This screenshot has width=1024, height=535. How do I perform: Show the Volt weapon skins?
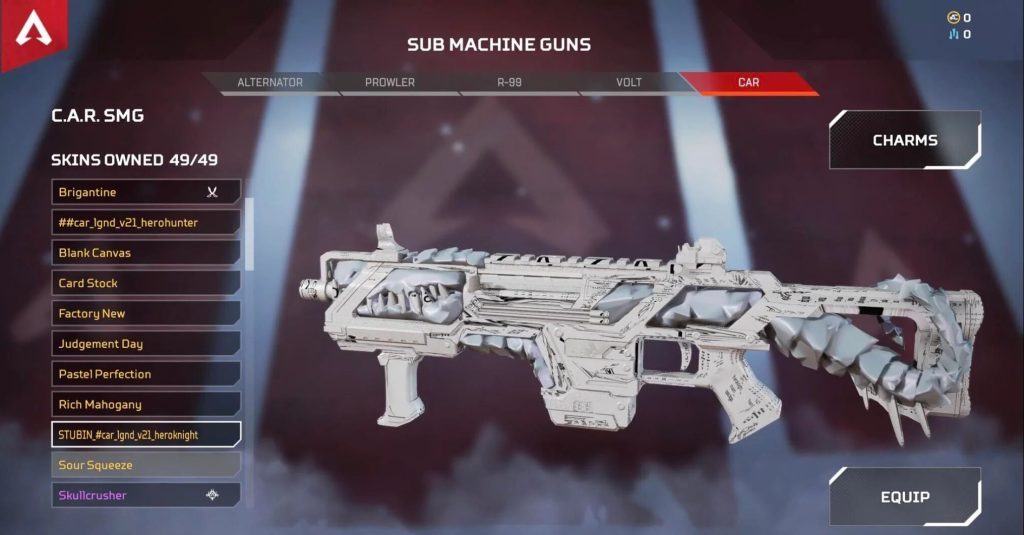630,82
